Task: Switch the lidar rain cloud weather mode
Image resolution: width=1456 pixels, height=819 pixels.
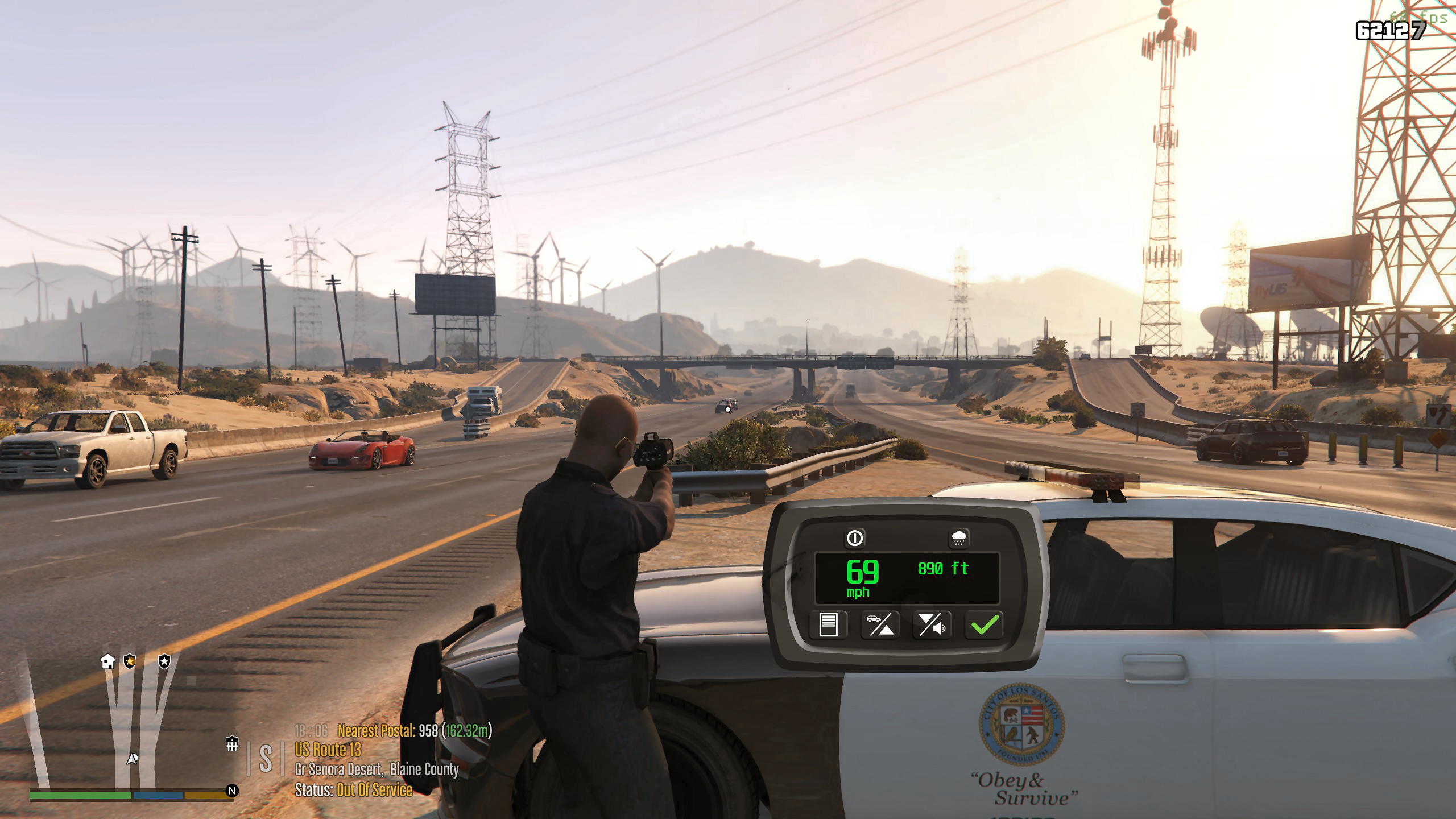Action: (x=959, y=538)
